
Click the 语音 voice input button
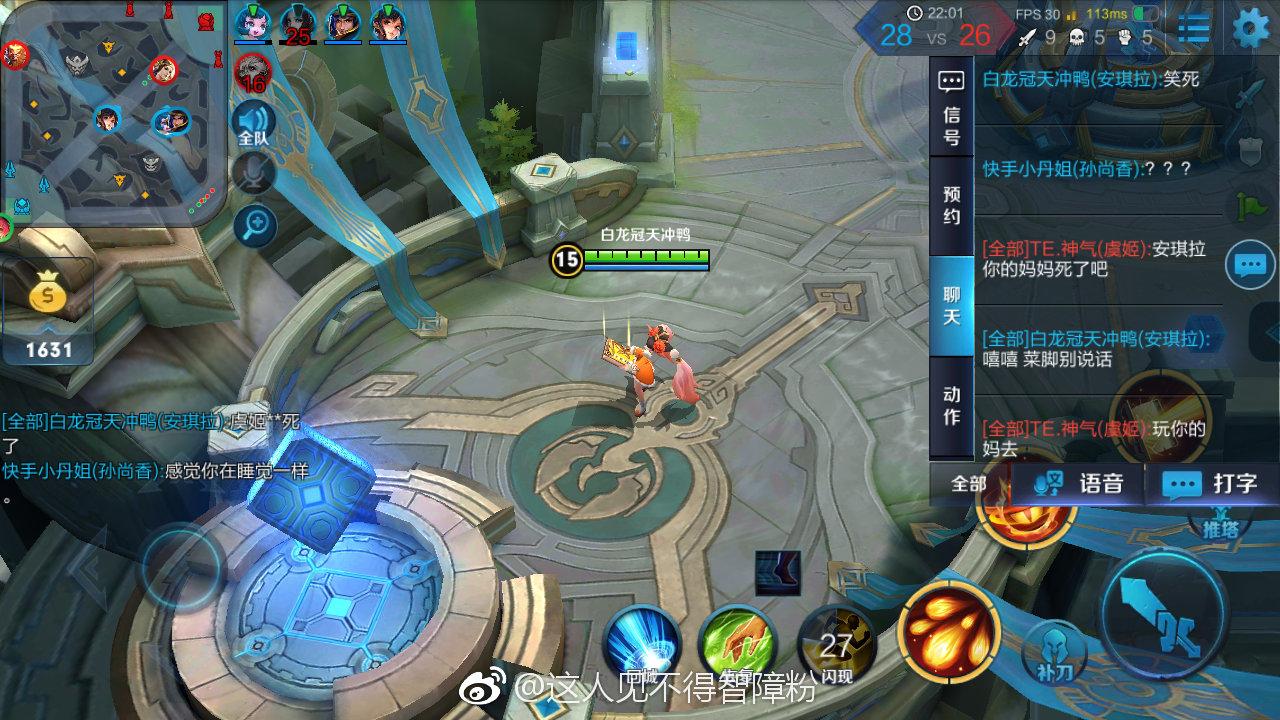pos(1078,484)
